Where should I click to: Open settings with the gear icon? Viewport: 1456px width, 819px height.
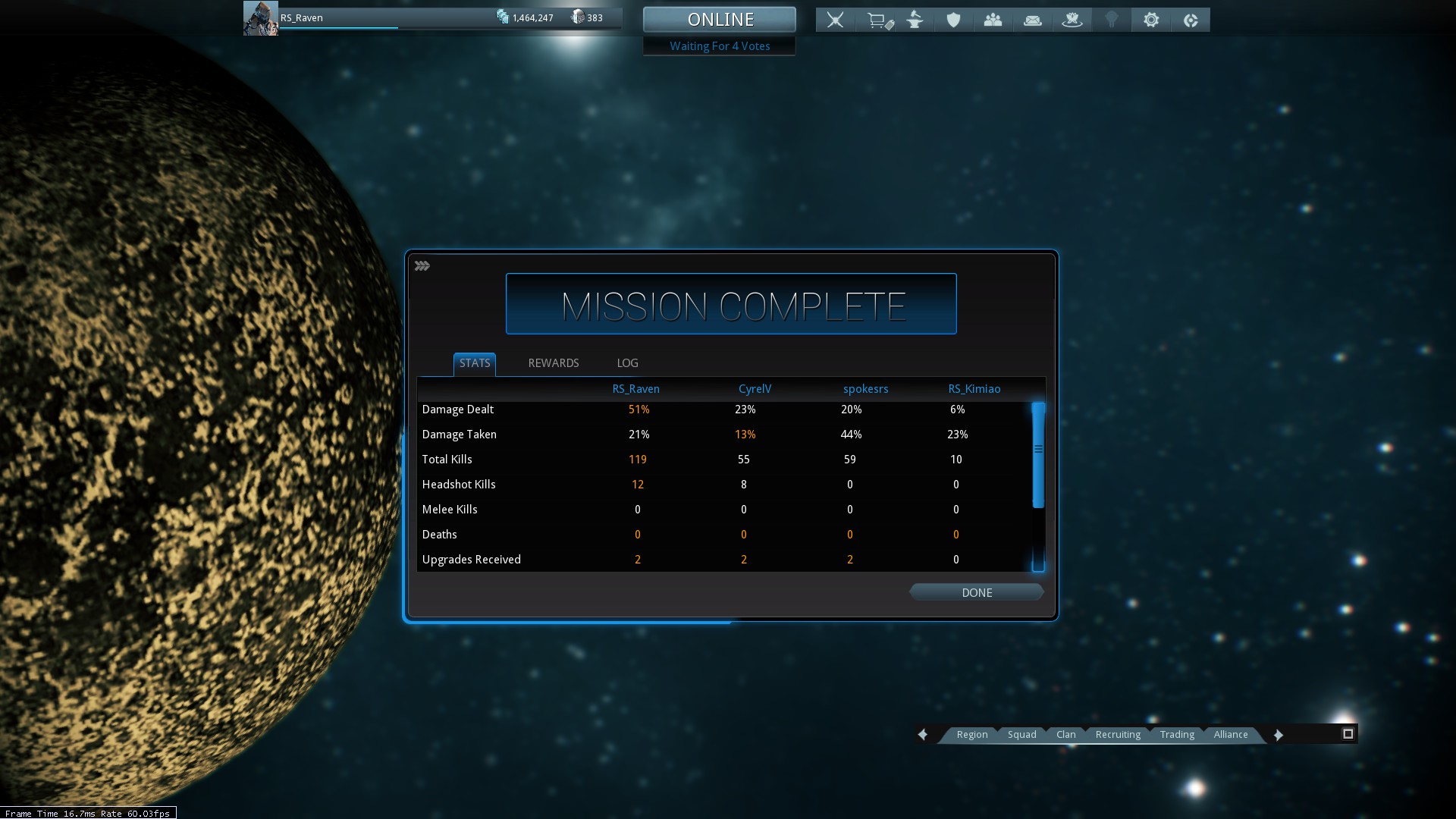click(1151, 20)
